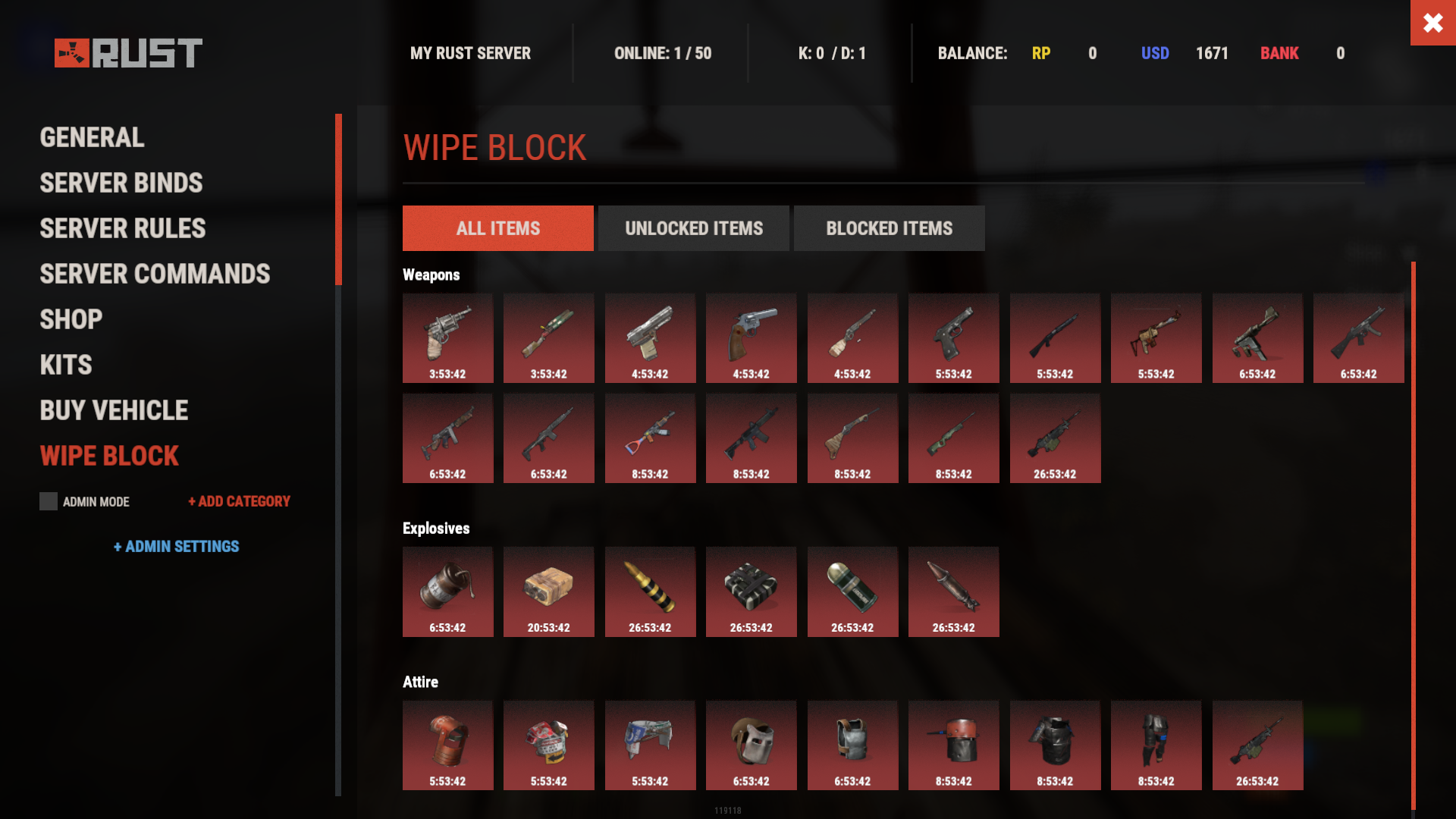Select the beancan grenade item
Viewport: 1456px width, 819px height.
tap(448, 591)
